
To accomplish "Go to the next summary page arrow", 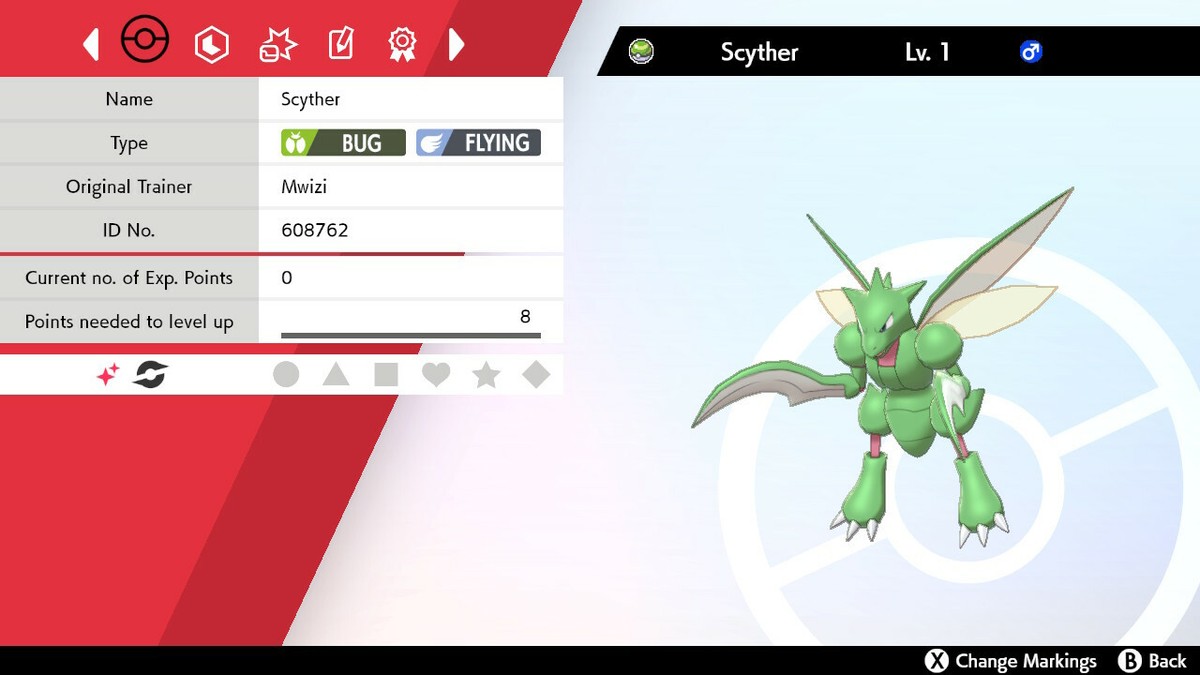I will pyautogui.click(x=456, y=44).
